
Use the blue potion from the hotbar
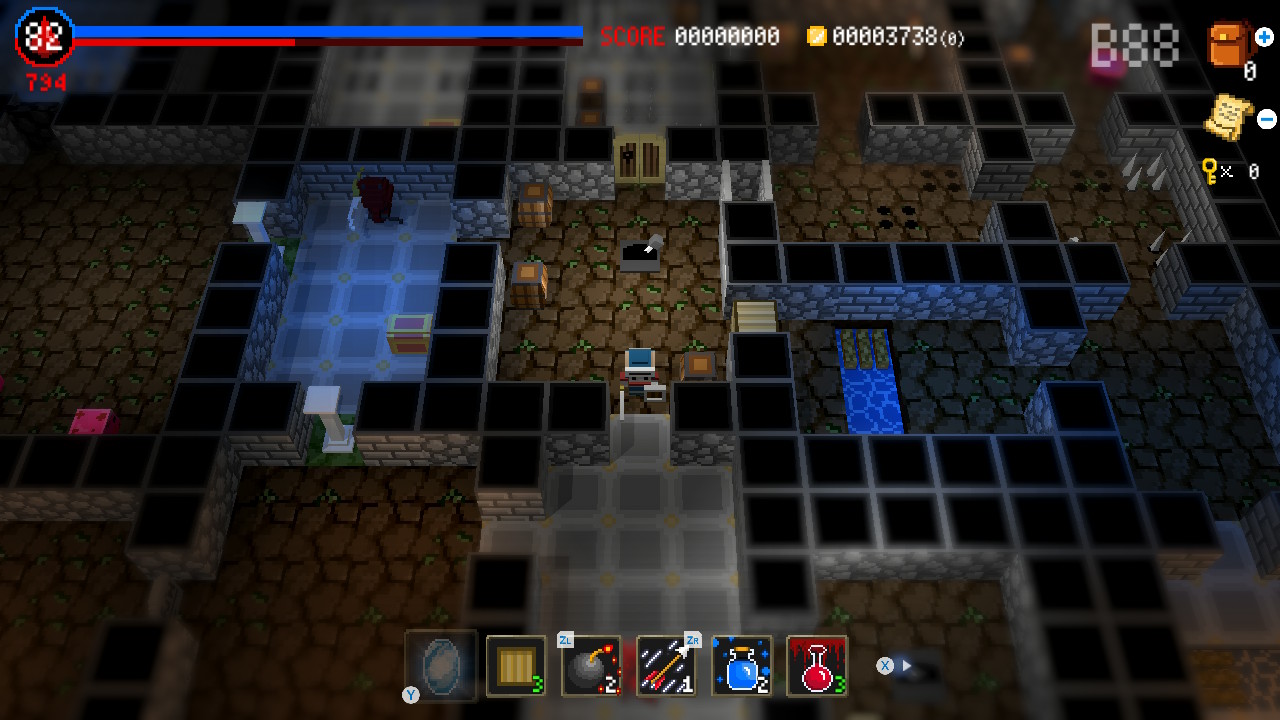point(741,664)
